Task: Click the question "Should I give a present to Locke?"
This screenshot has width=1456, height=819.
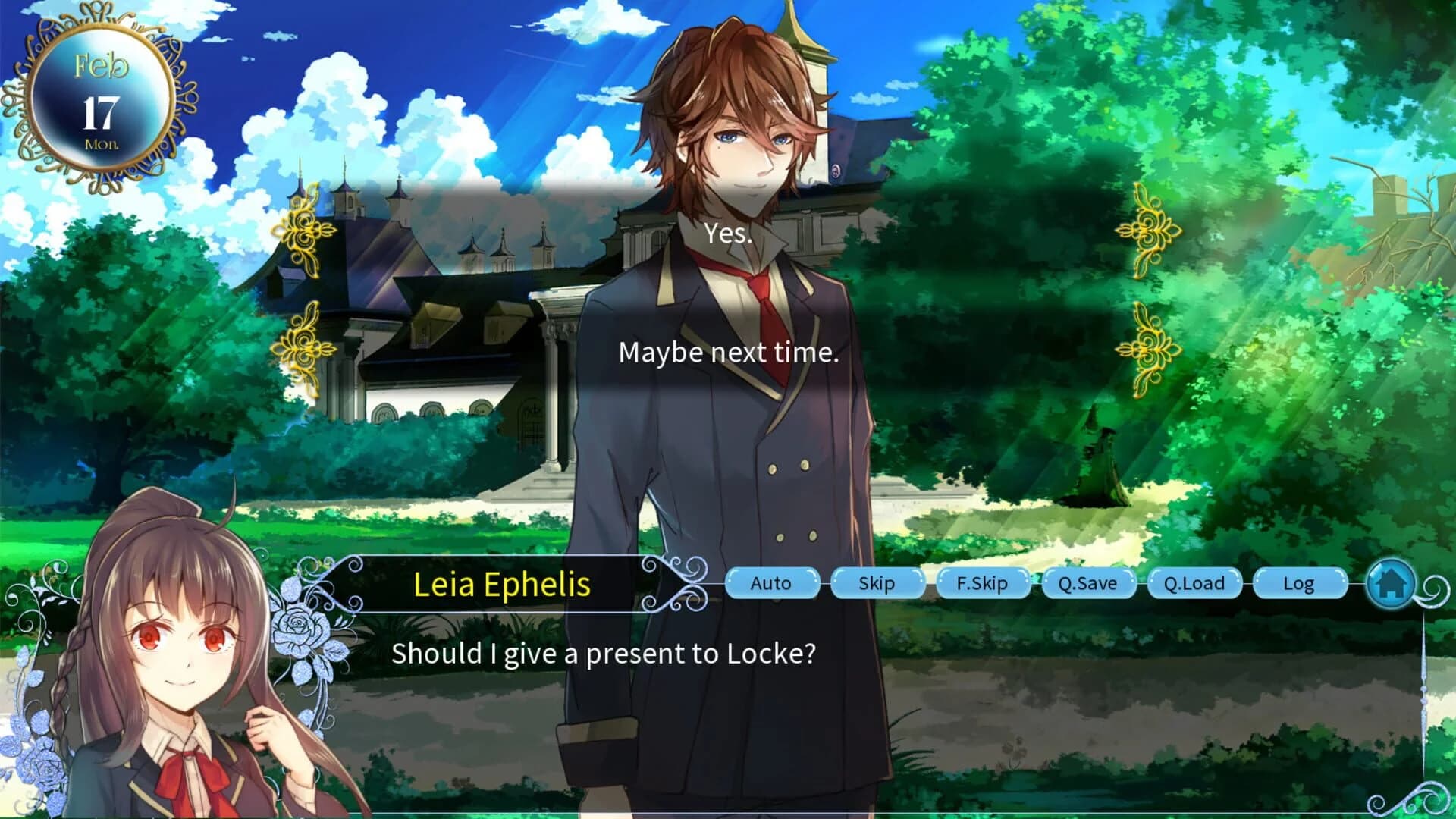Action: pyautogui.click(x=604, y=653)
